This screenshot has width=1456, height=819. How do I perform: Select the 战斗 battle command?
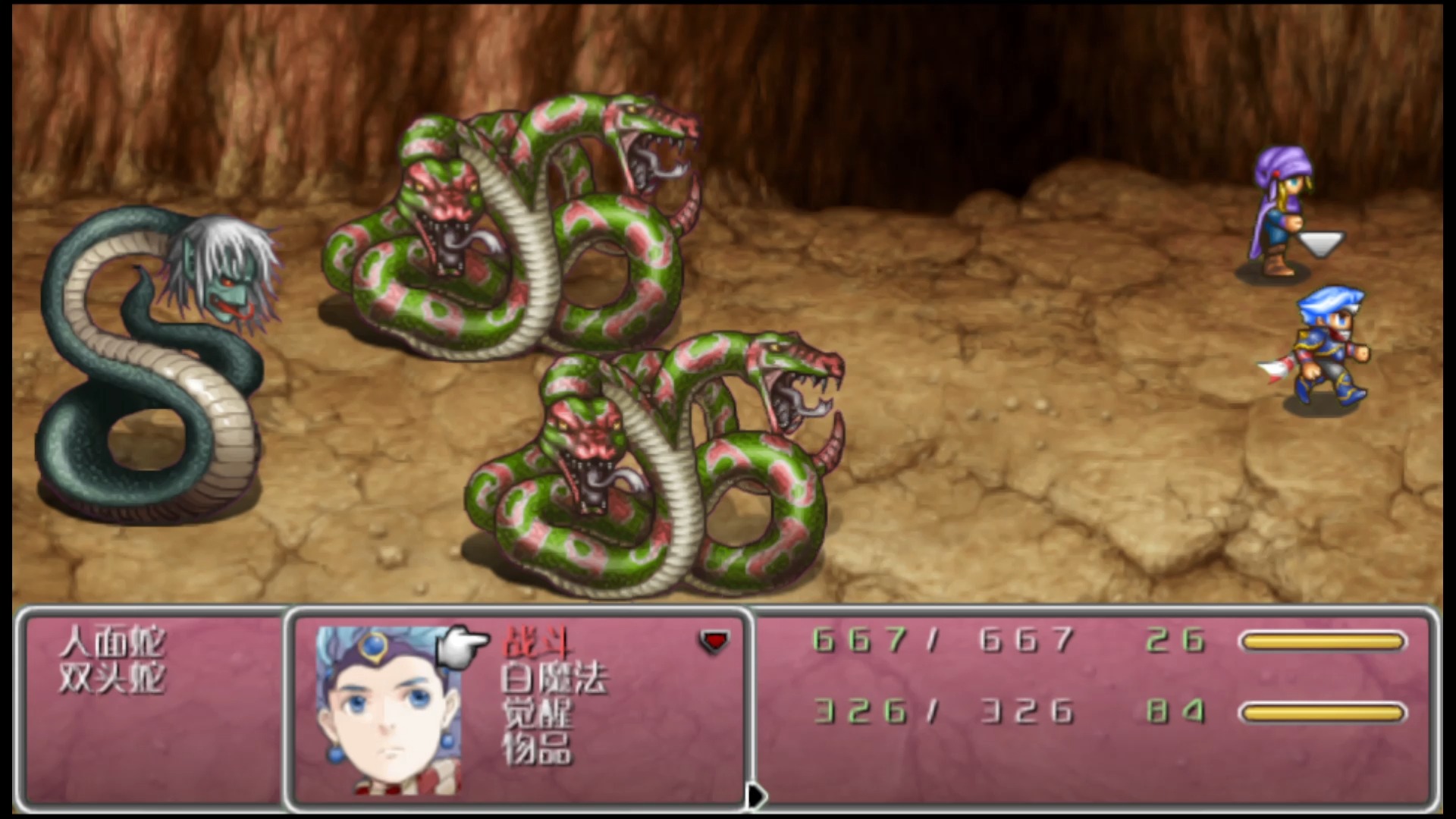pyautogui.click(x=538, y=642)
